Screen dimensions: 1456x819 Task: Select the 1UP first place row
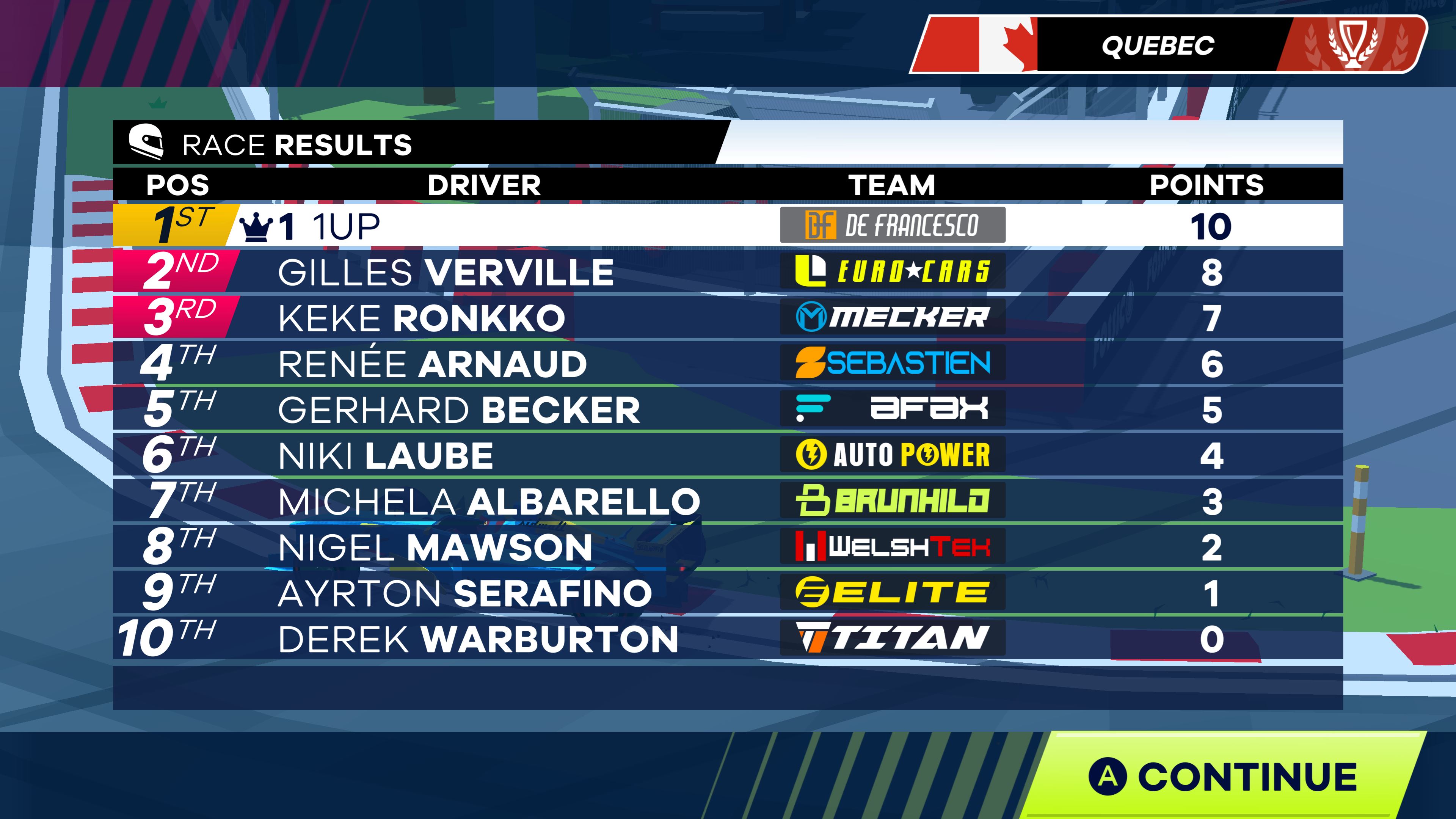tap(728, 226)
